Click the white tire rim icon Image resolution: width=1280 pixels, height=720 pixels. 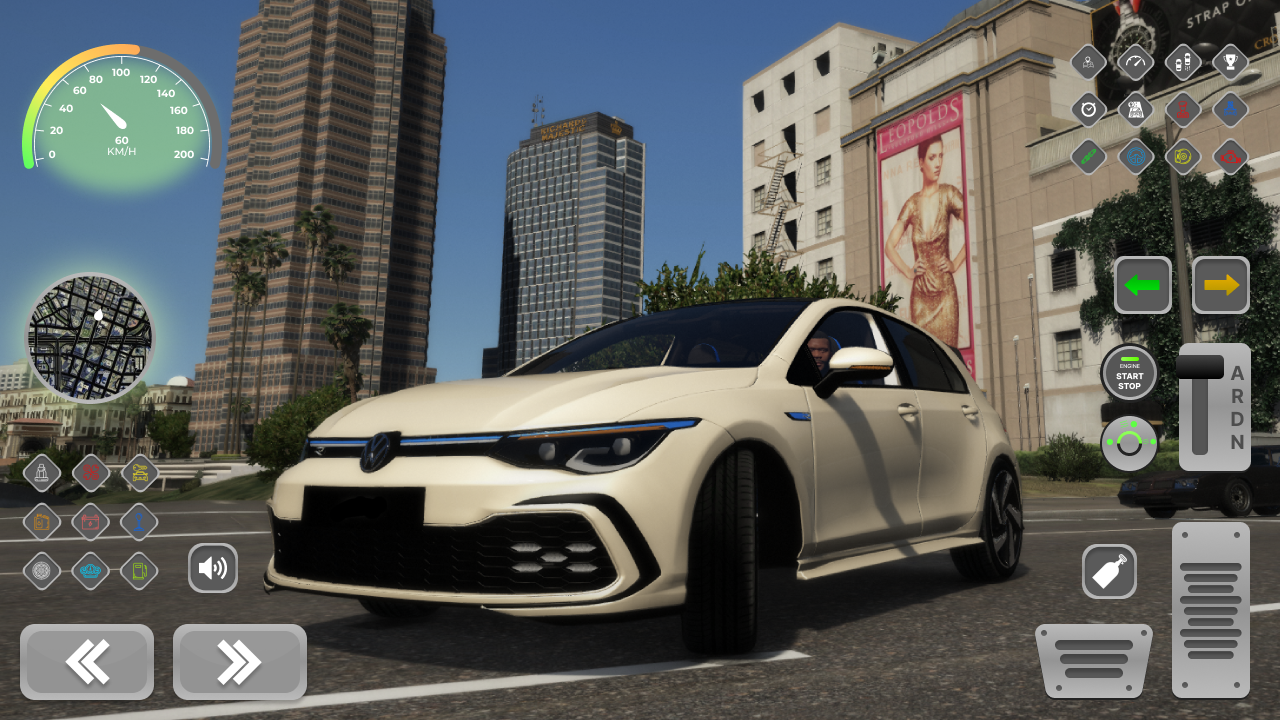pos(42,571)
